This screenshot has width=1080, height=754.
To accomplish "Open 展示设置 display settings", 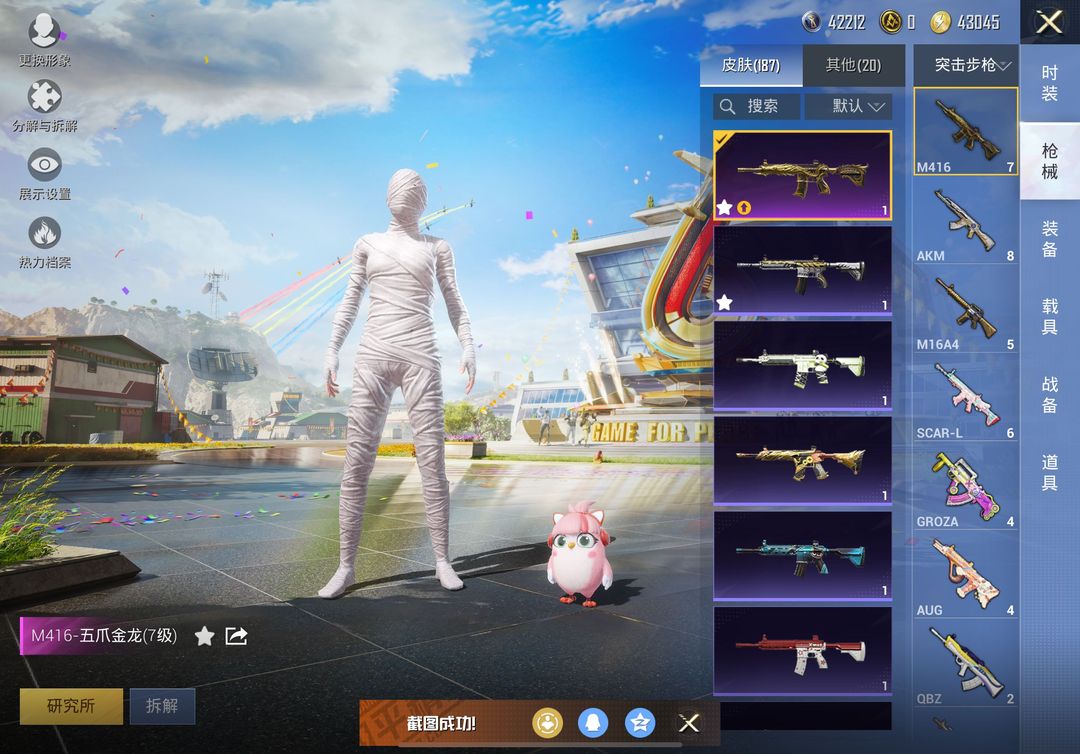I will (x=44, y=172).
